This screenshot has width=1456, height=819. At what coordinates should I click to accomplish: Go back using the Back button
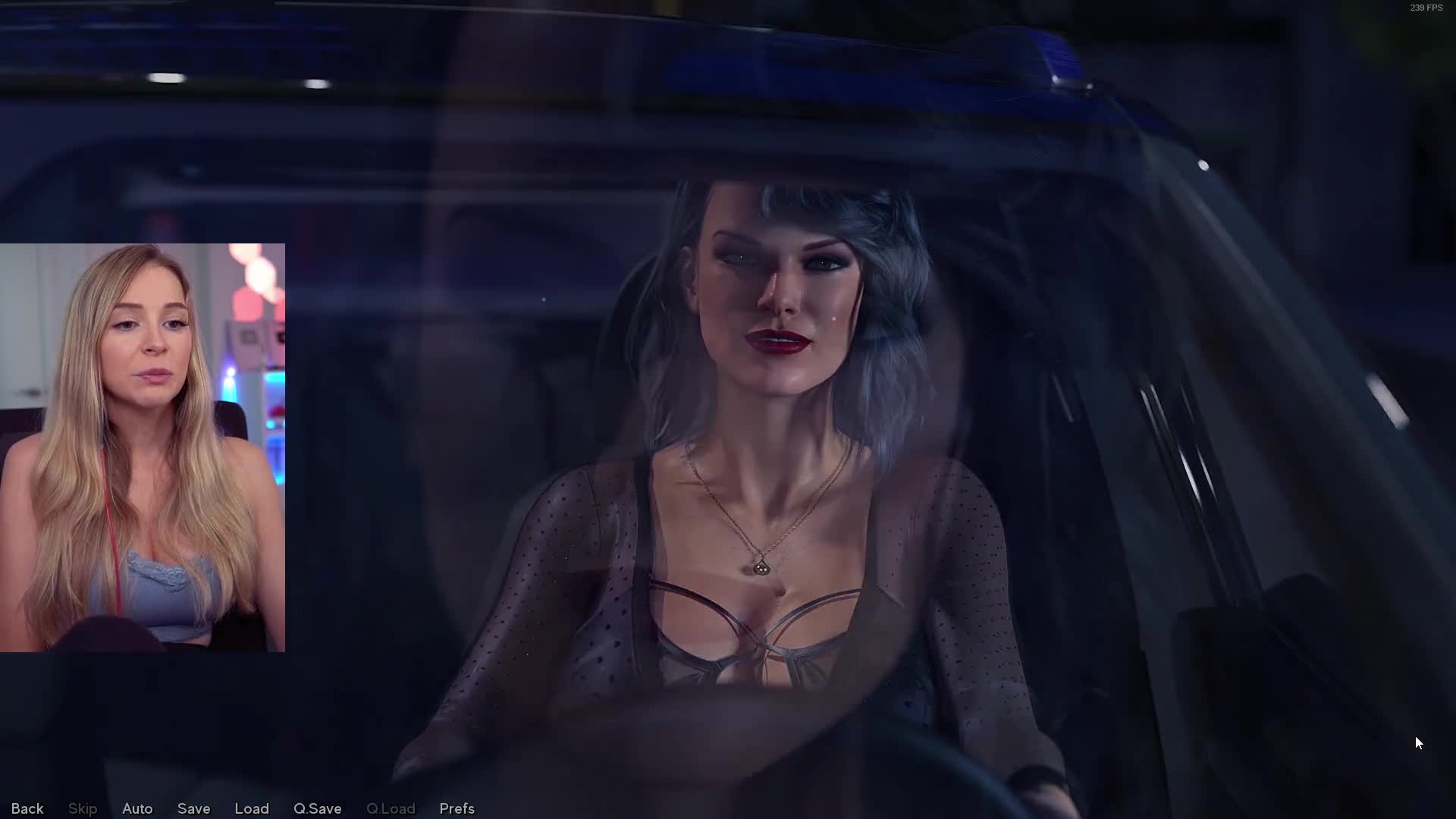(27, 808)
